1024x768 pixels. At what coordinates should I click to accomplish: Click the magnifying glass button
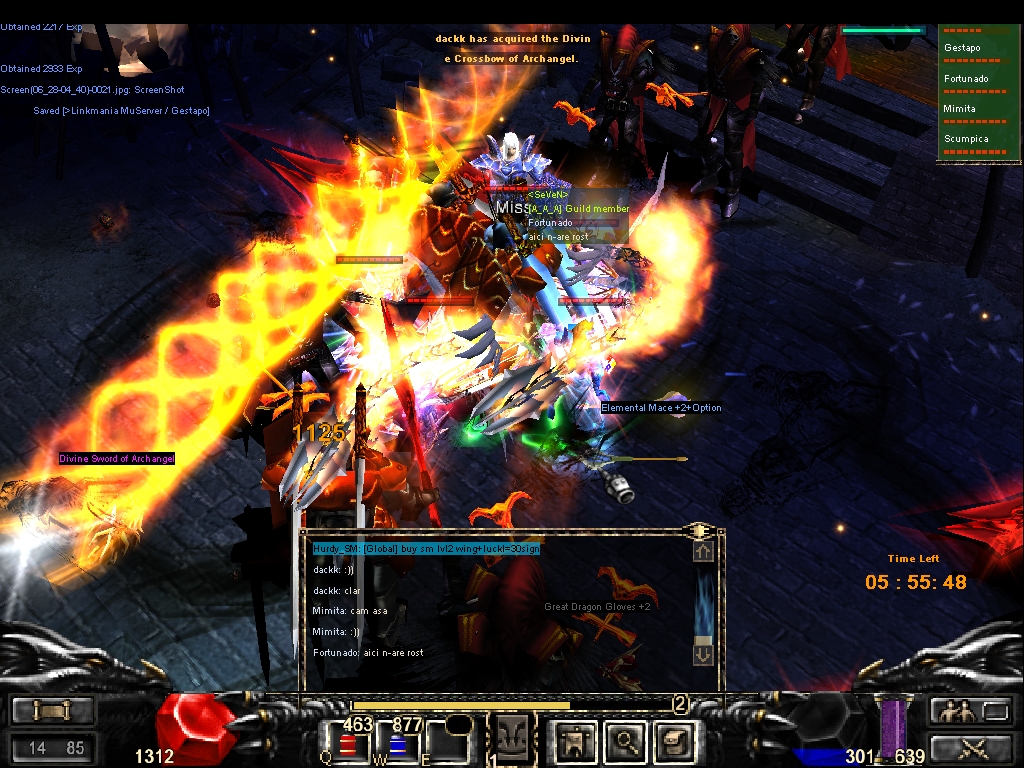tap(626, 741)
